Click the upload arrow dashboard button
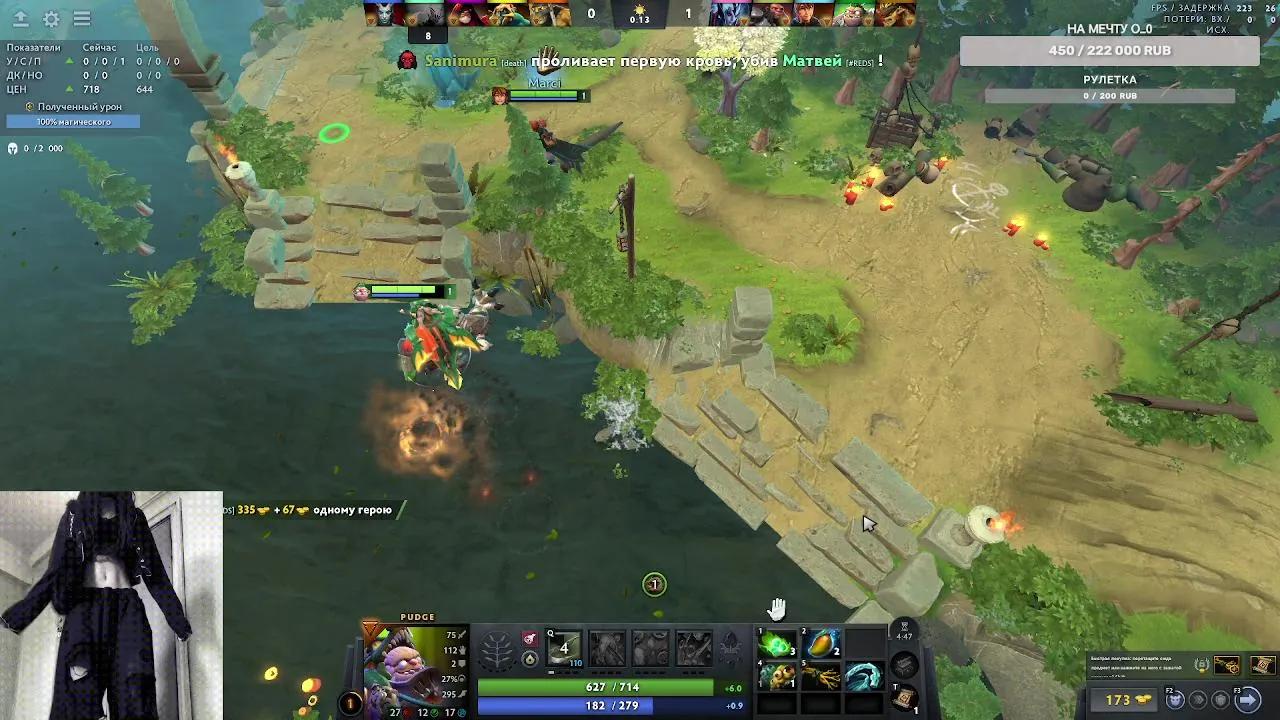Screen dimensions: 1280x720 coord(20,19)
